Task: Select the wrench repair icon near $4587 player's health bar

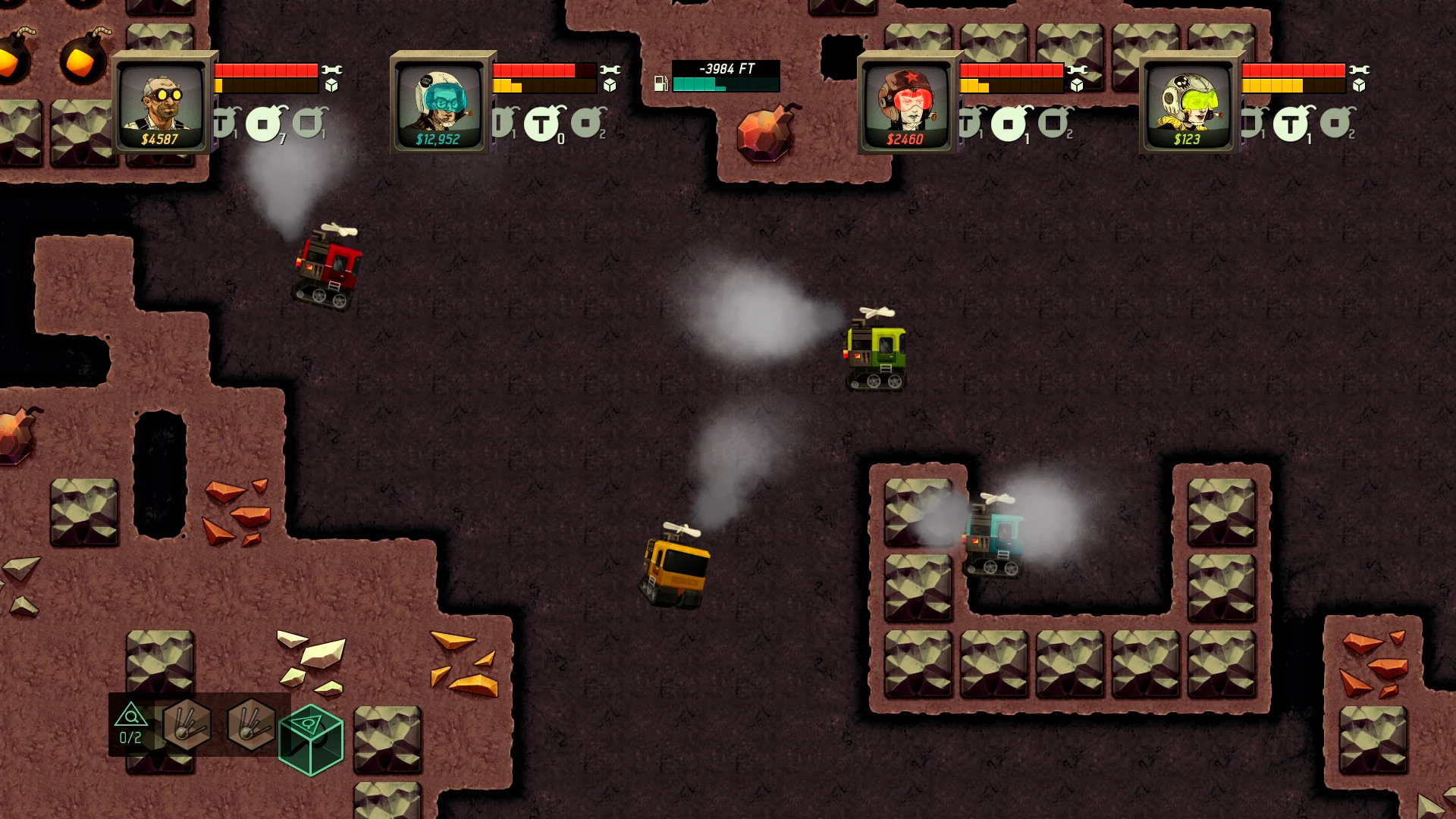Action: point(331,70)
